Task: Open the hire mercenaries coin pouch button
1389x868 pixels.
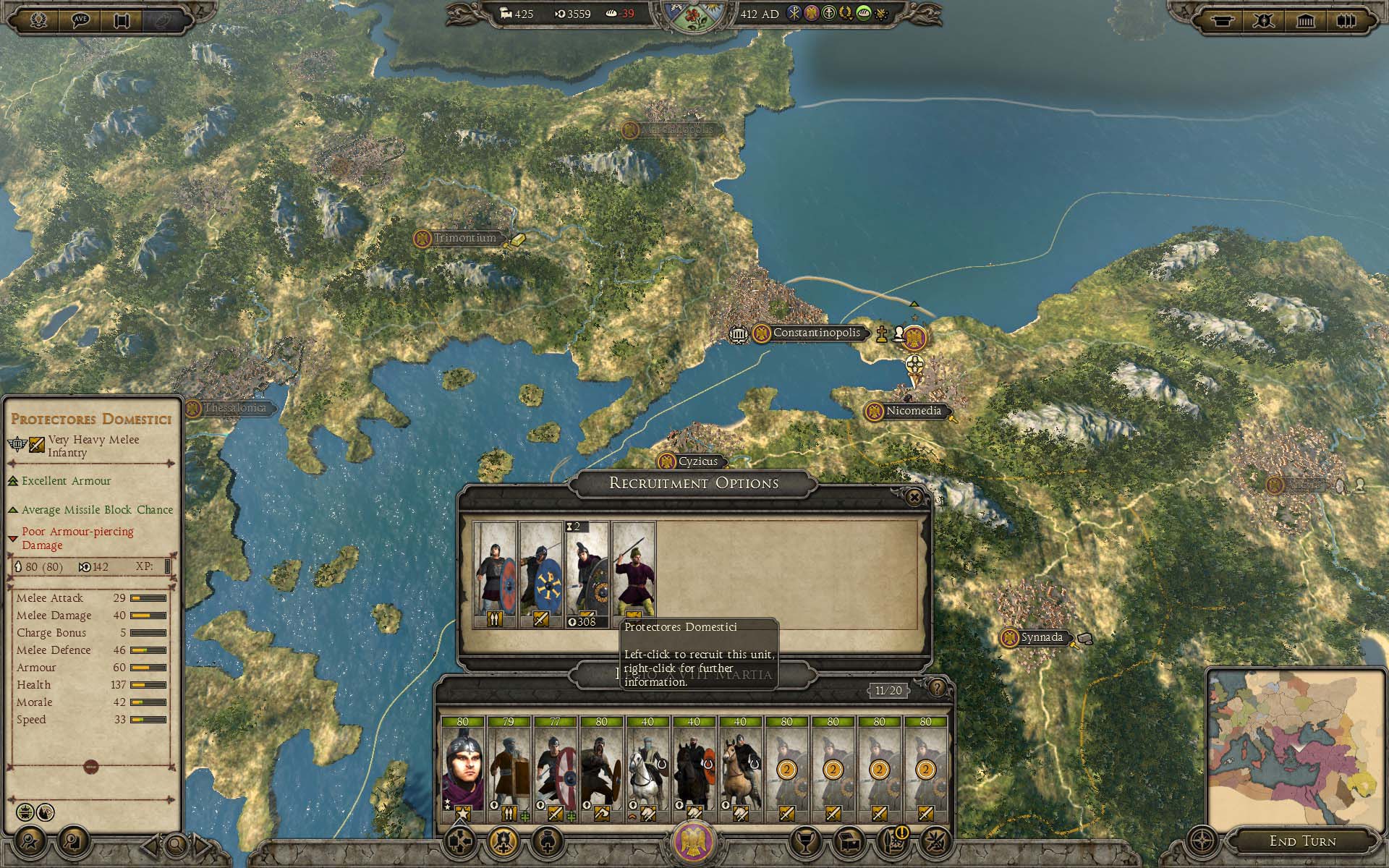Action: pos(548,841)
